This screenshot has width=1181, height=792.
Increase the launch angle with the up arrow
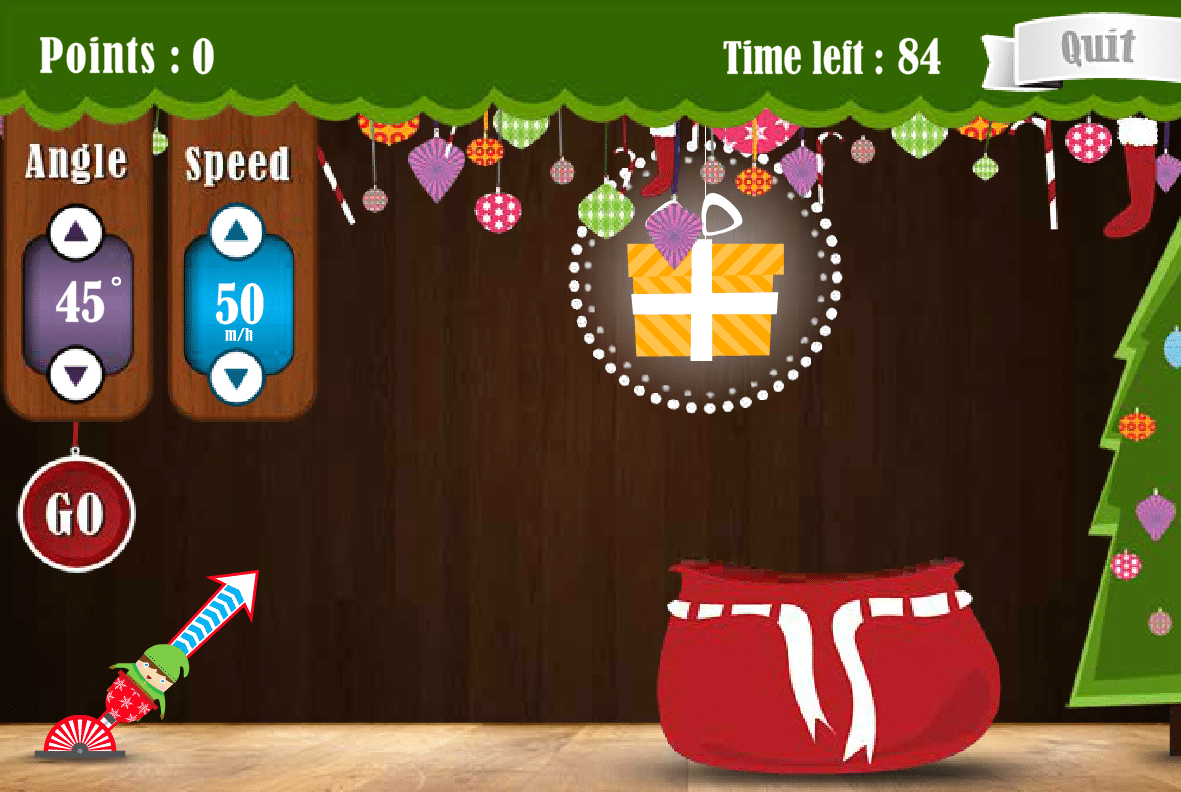77,232
